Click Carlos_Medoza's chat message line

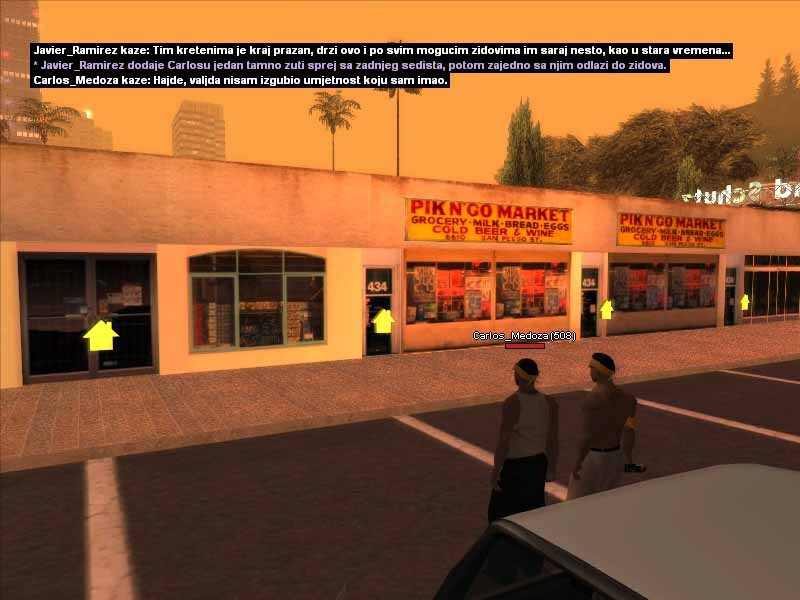[x=240, y=80]
